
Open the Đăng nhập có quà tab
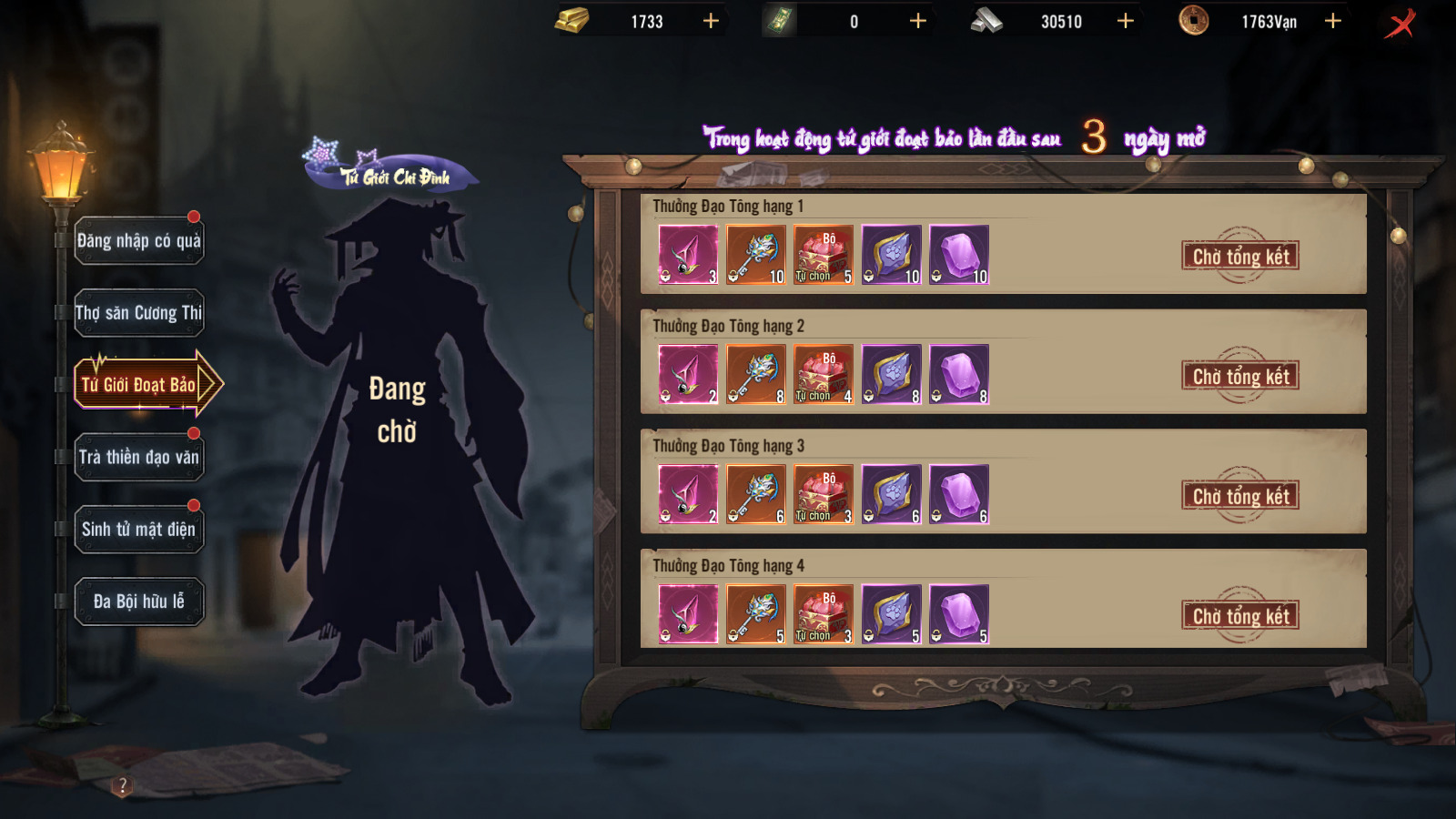point(139,241)
